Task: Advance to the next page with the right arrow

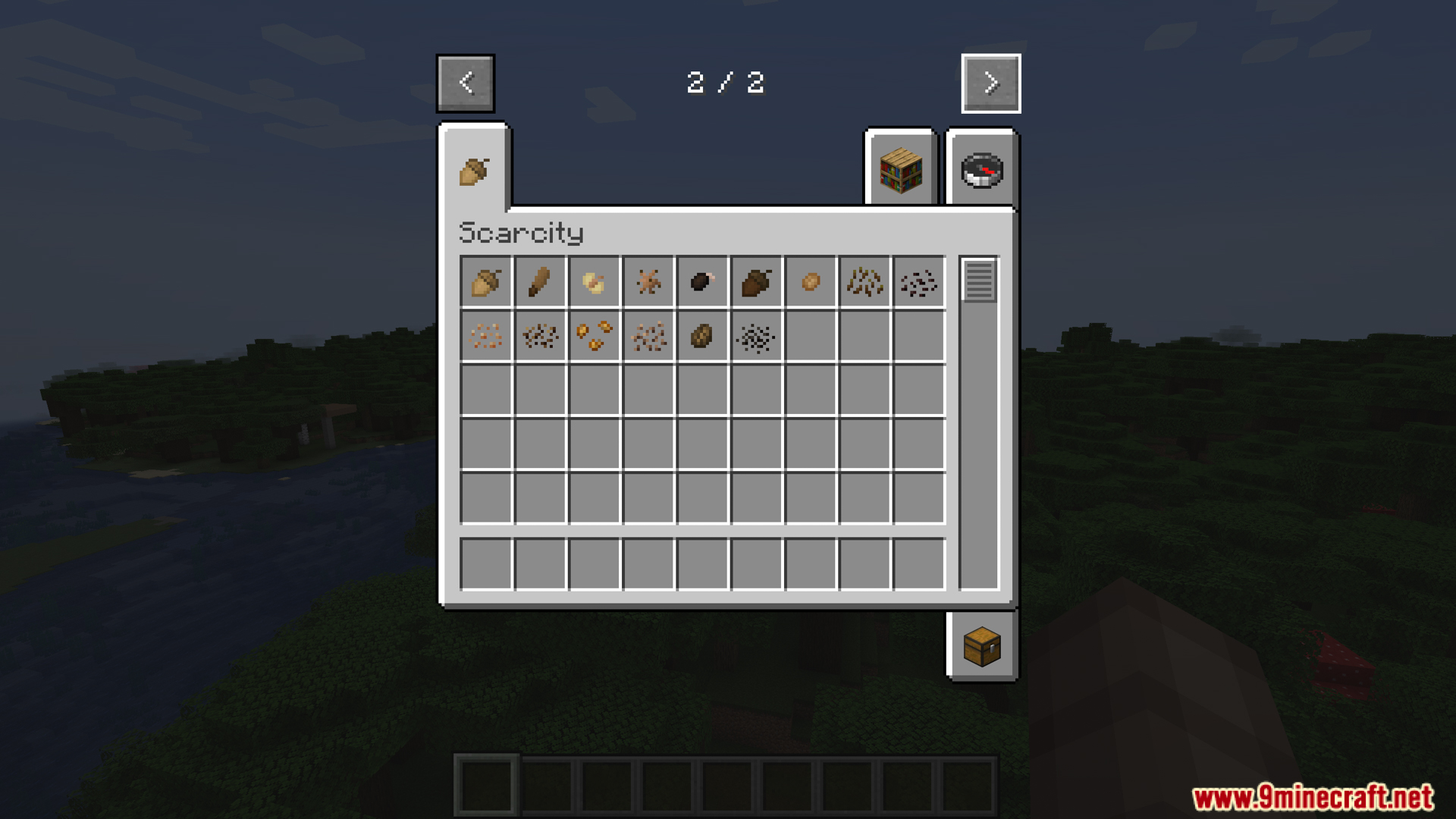Action: click(990, 83)
